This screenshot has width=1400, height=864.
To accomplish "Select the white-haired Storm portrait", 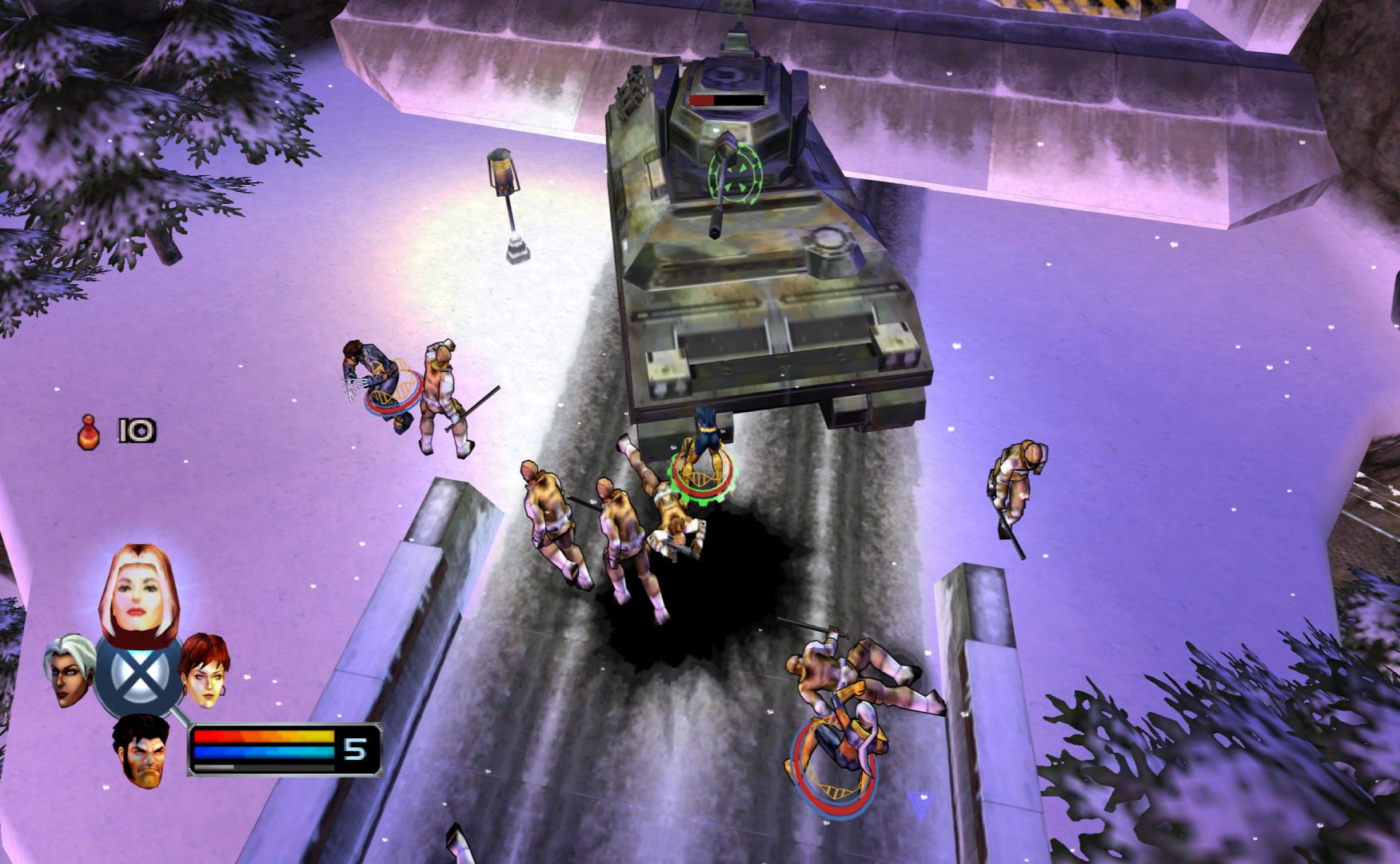I will point(71,670).
